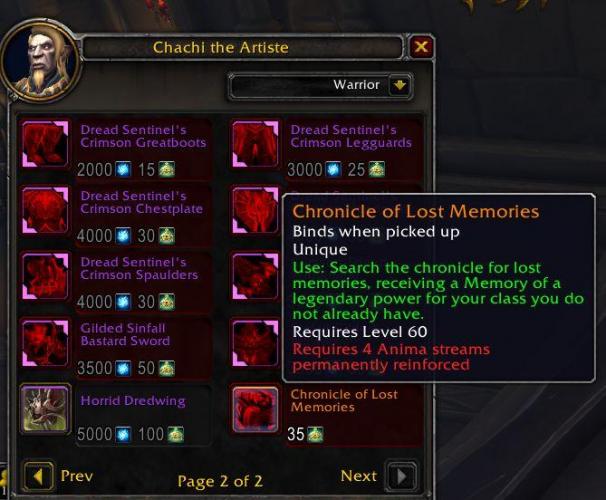Choose Dread Sentinel's Crimson Spaulders
606x500 pixels.
[x=45, y=275]
